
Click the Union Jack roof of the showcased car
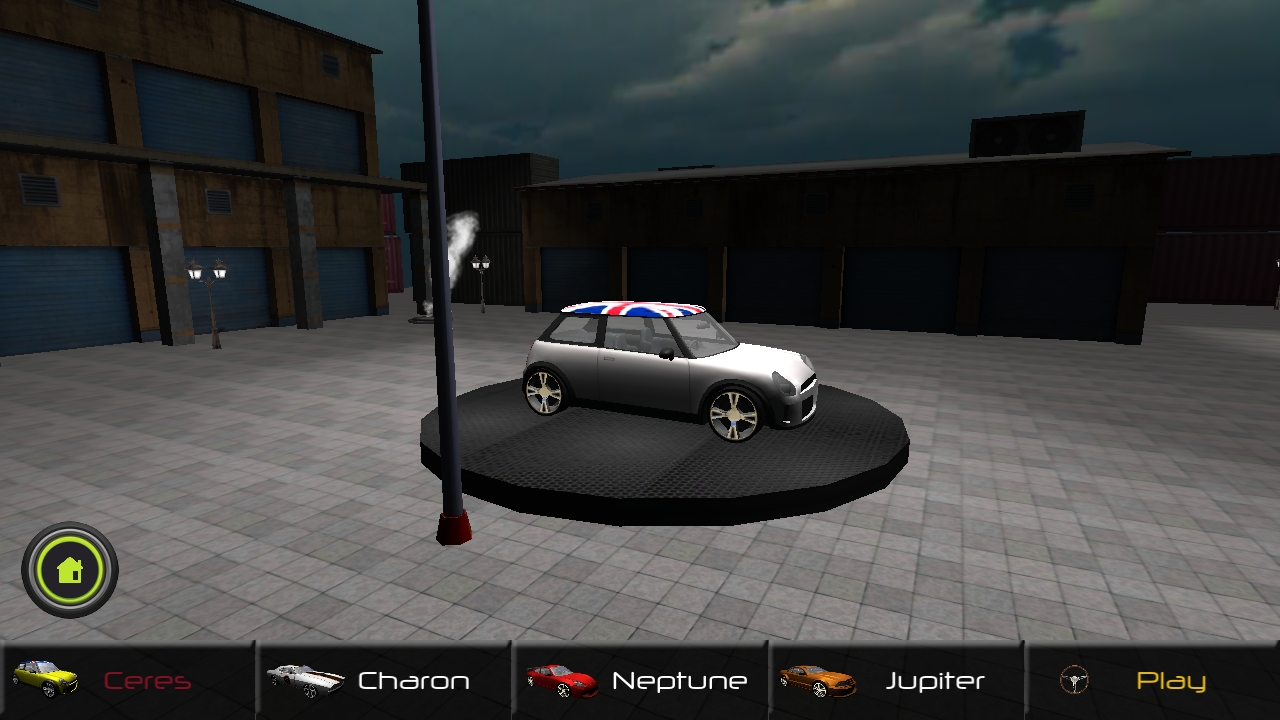tap(635, 310)
